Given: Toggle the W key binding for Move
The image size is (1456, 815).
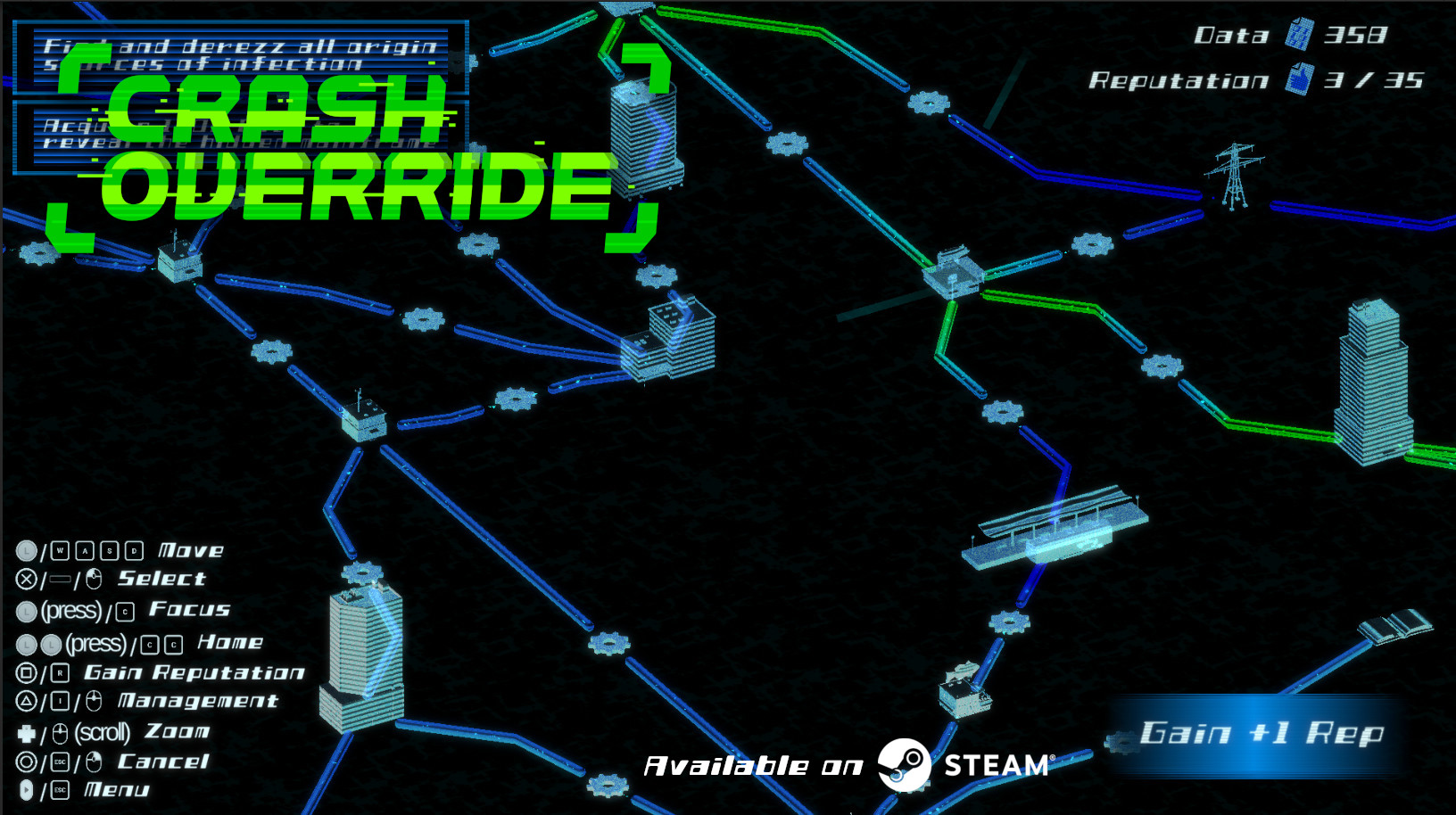Looking at the screenshot, I should pos(60,551).
